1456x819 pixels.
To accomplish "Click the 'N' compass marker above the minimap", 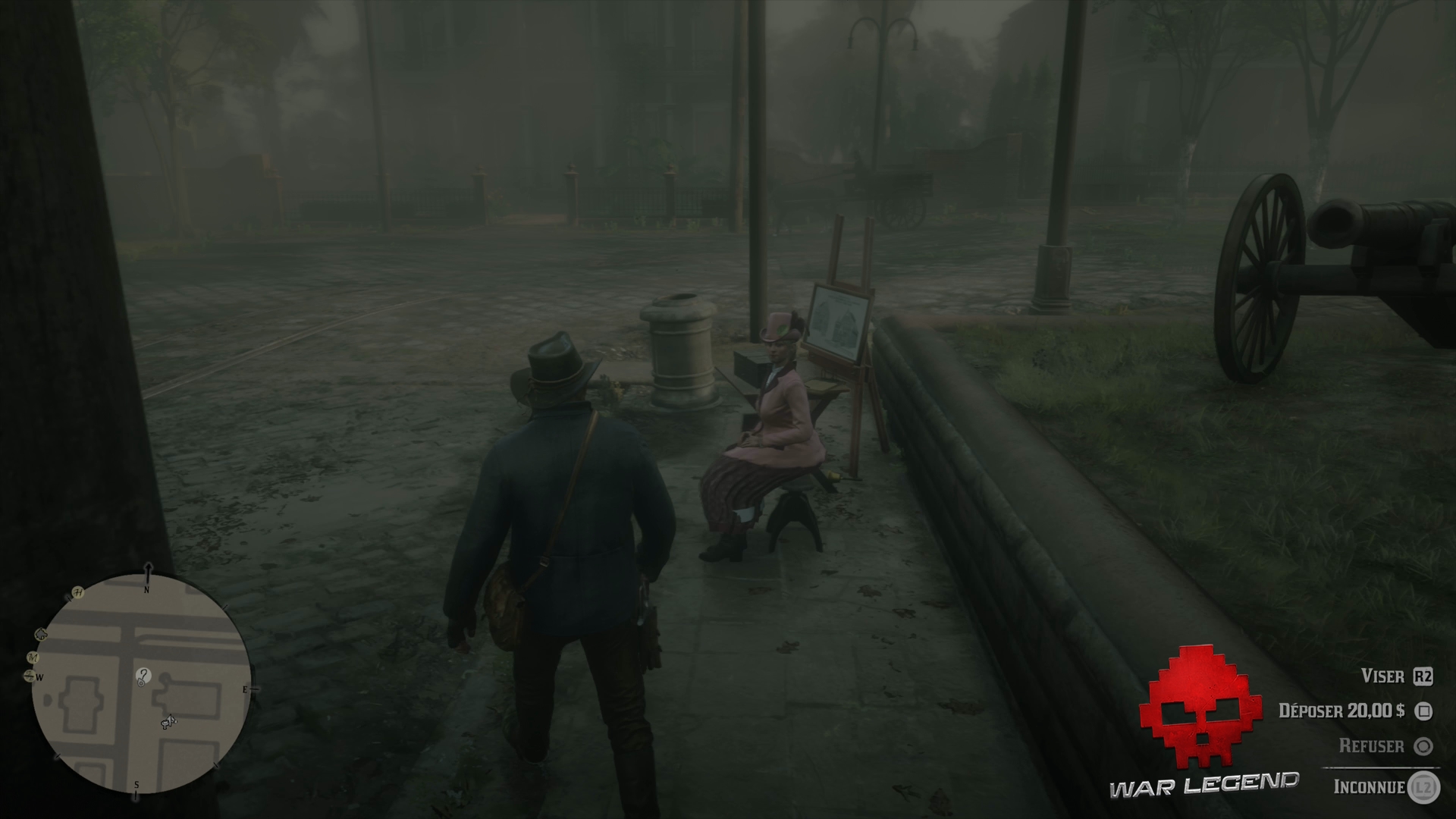I will tap(147, 590).
